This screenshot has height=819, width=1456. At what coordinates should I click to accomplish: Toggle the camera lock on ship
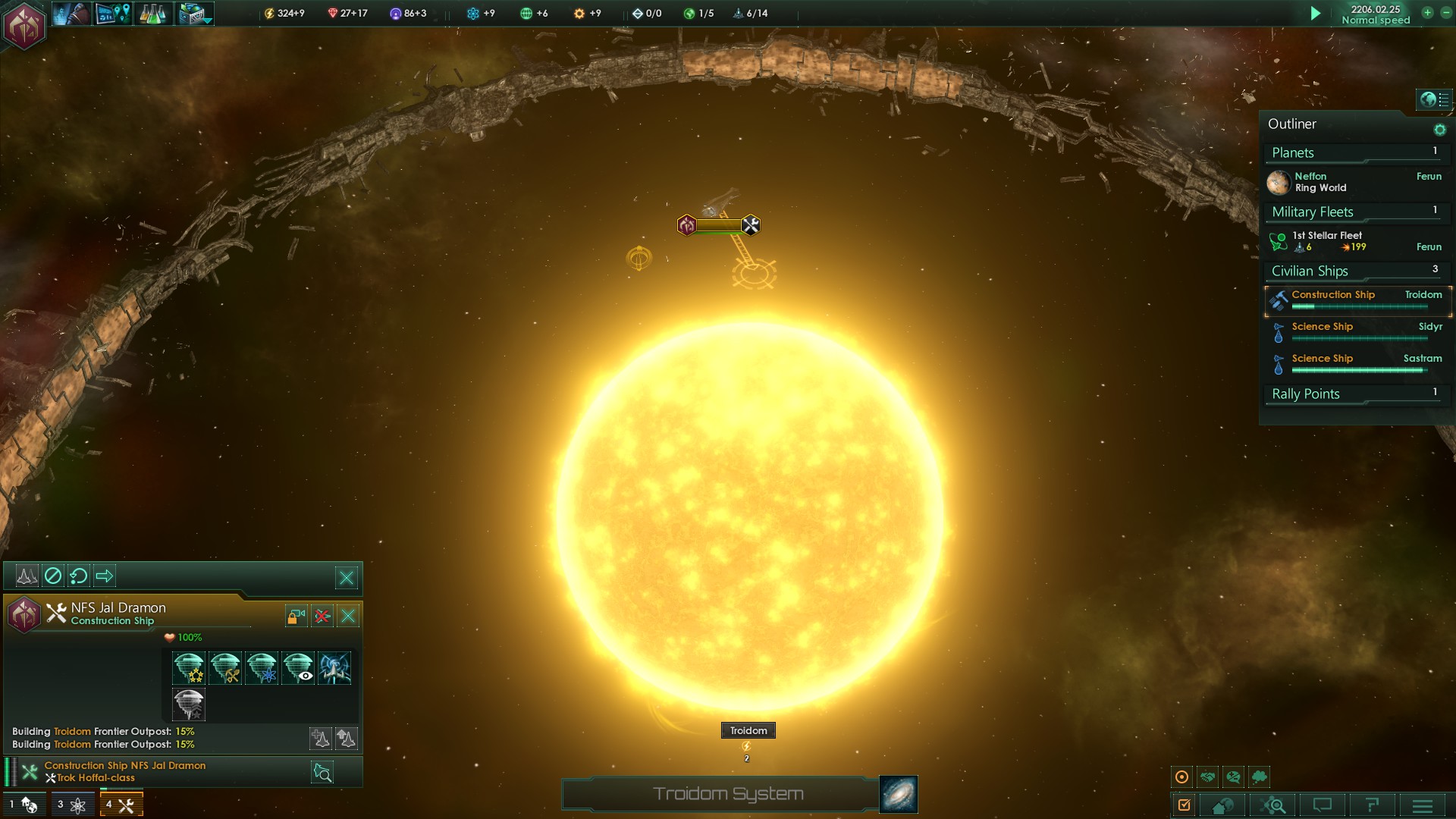point(296,616)
